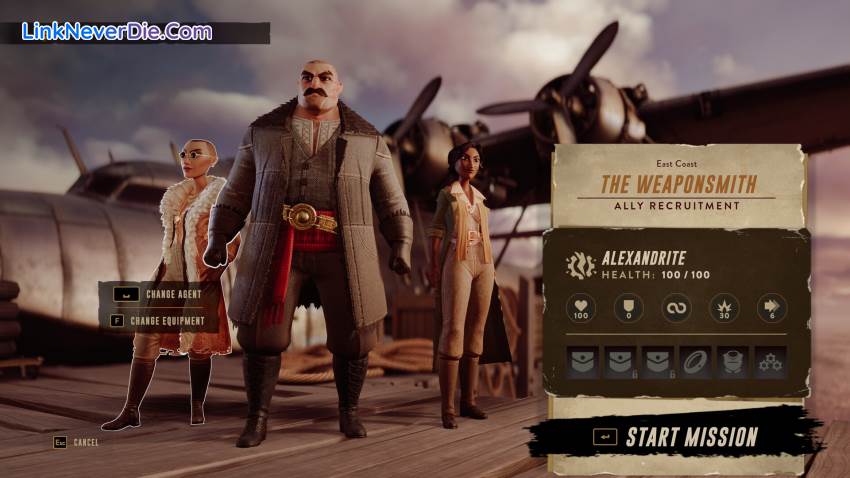The image size is (850, 478).
Task: Select the three-gears equipment slot
Action: (x=770, y=362)
